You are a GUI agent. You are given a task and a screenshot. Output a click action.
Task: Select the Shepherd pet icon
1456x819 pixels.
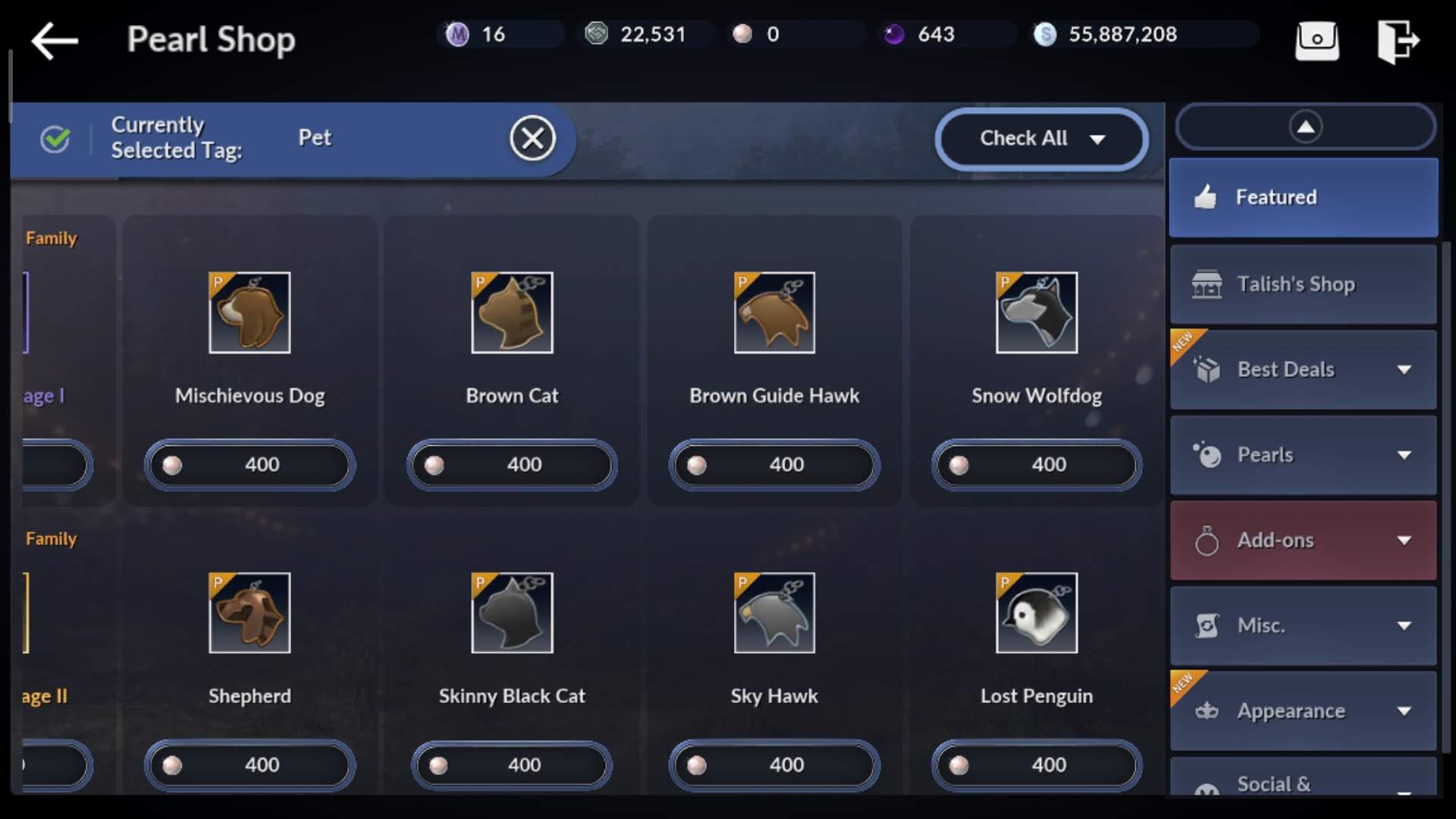point(249,613)
